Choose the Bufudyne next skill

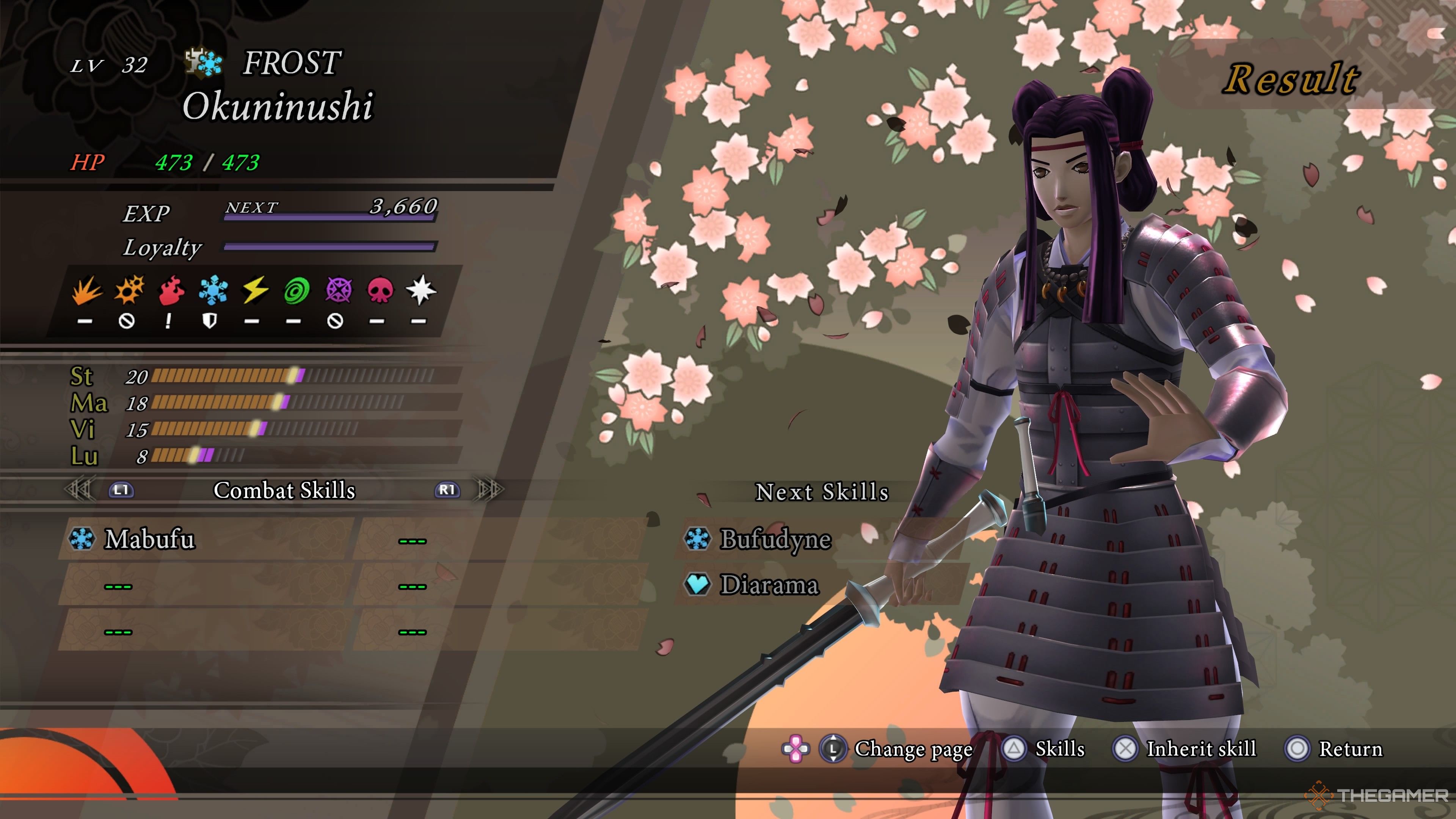[775, 539]
